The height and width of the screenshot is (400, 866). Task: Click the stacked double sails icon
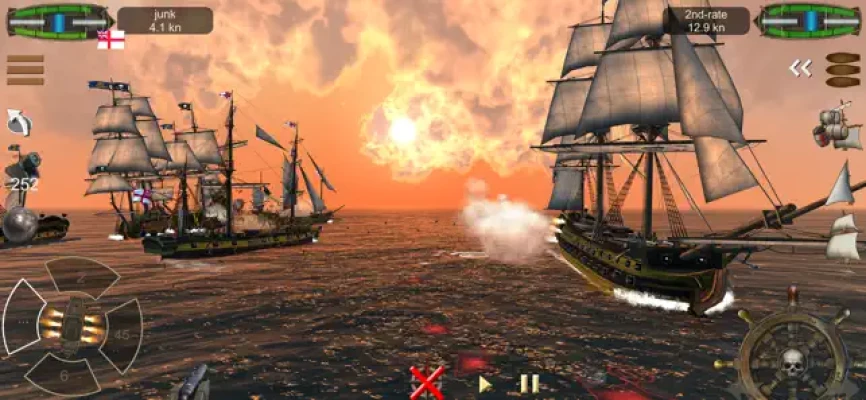click(x=843, y=237)
